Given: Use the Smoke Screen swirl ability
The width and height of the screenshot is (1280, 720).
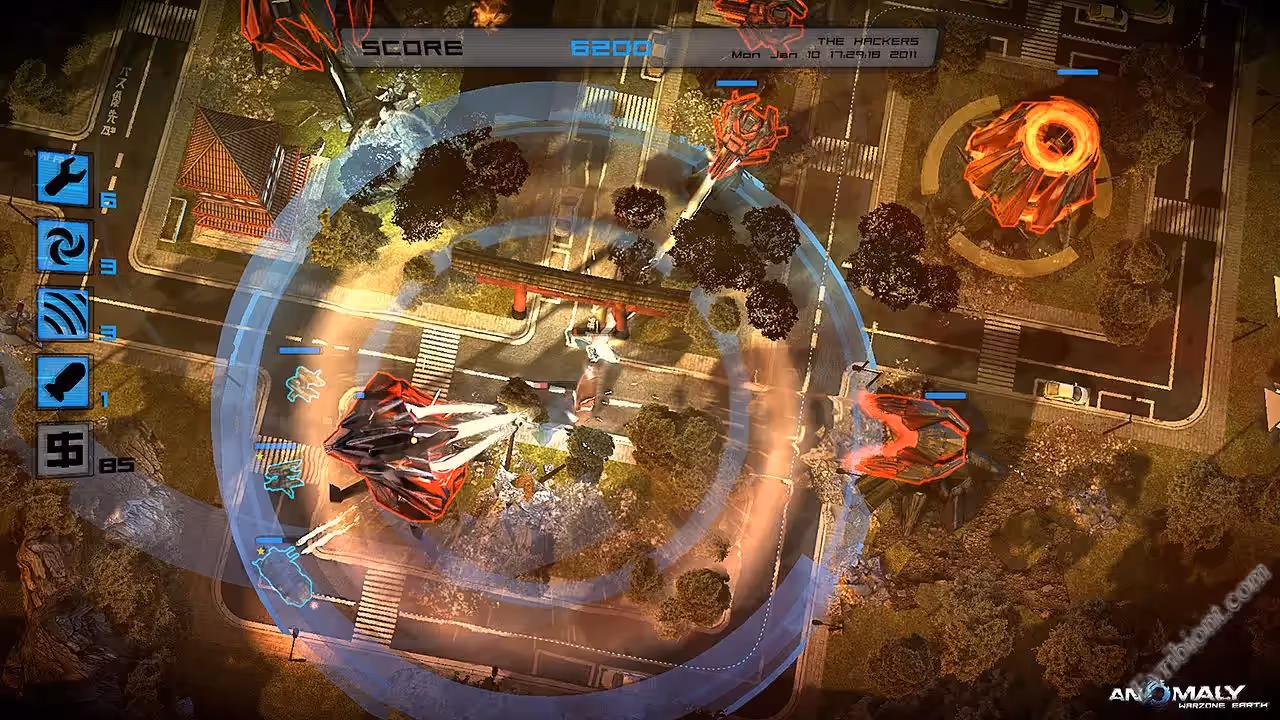Looking at the screenshot, I should (64, 246).
